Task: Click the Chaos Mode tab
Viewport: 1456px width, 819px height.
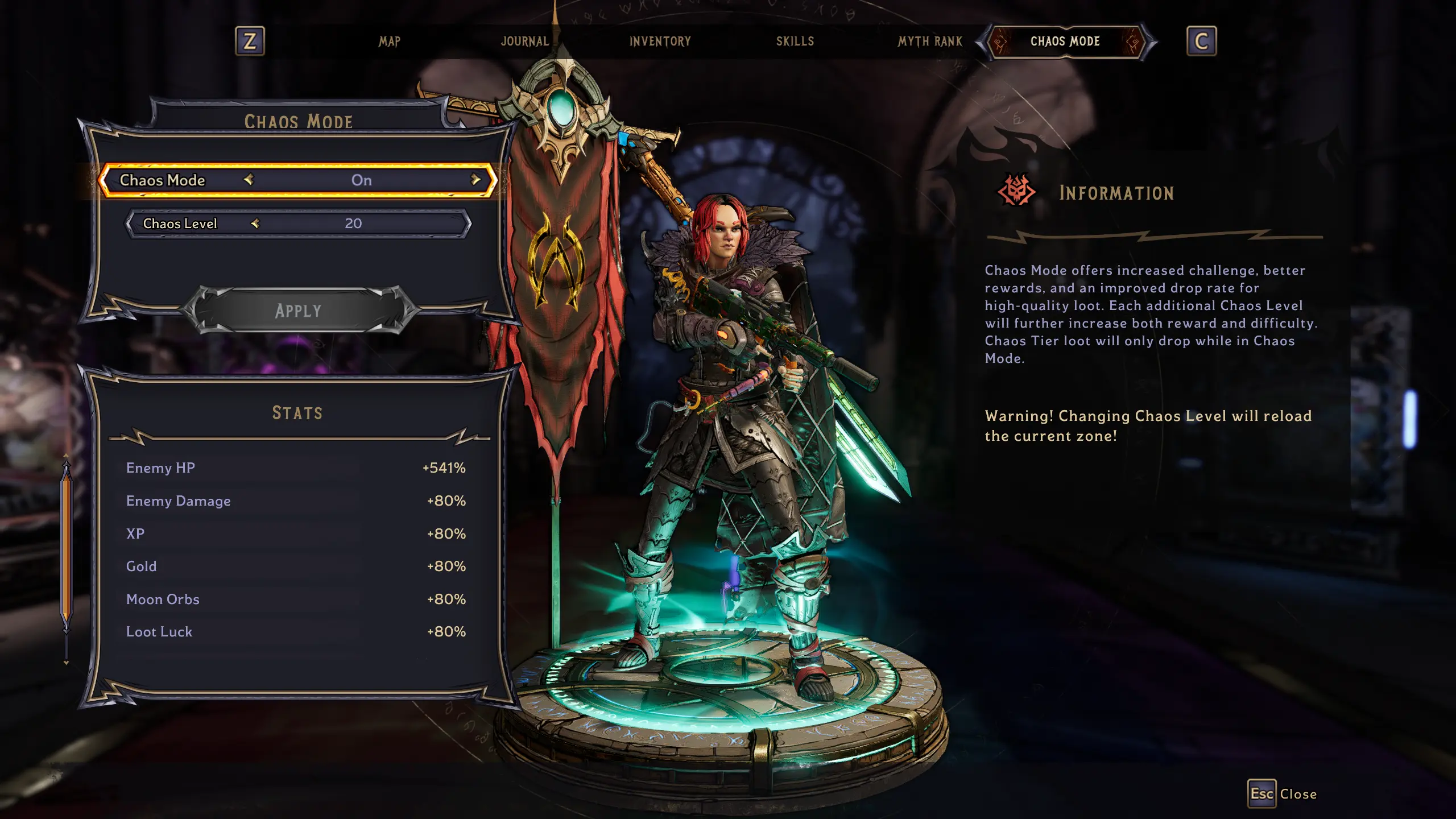Action: click(1065, 42)
